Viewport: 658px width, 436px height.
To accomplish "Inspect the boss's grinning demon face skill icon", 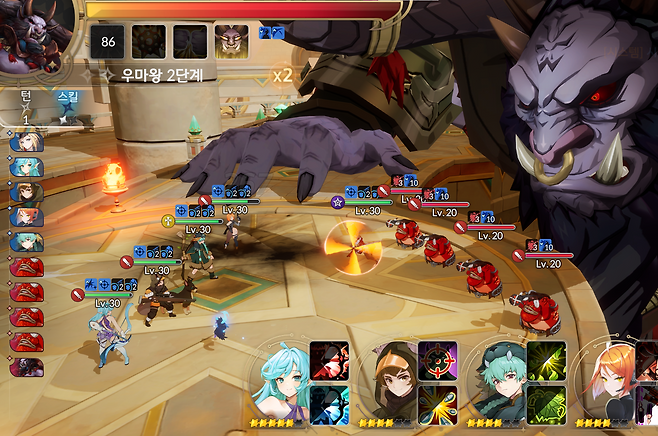I will pyautogui.click(x=232, y=40).
